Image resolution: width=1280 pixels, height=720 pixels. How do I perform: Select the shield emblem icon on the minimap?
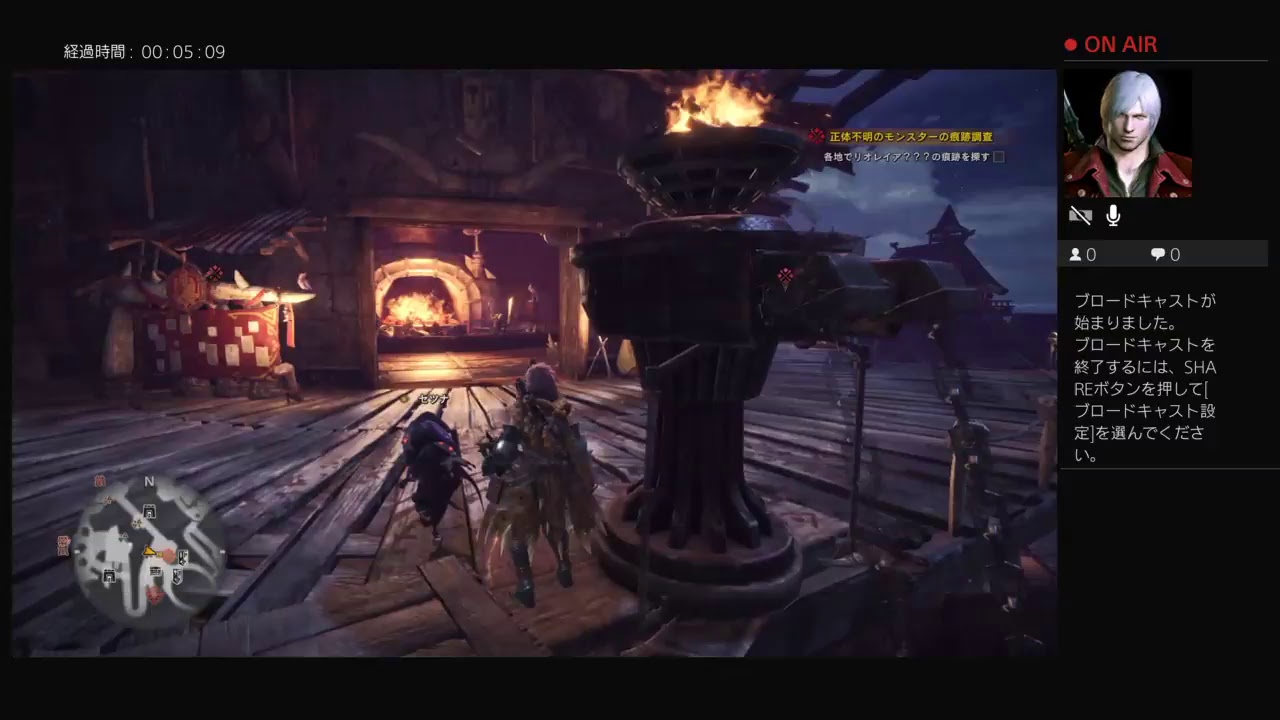pos(178,577)
